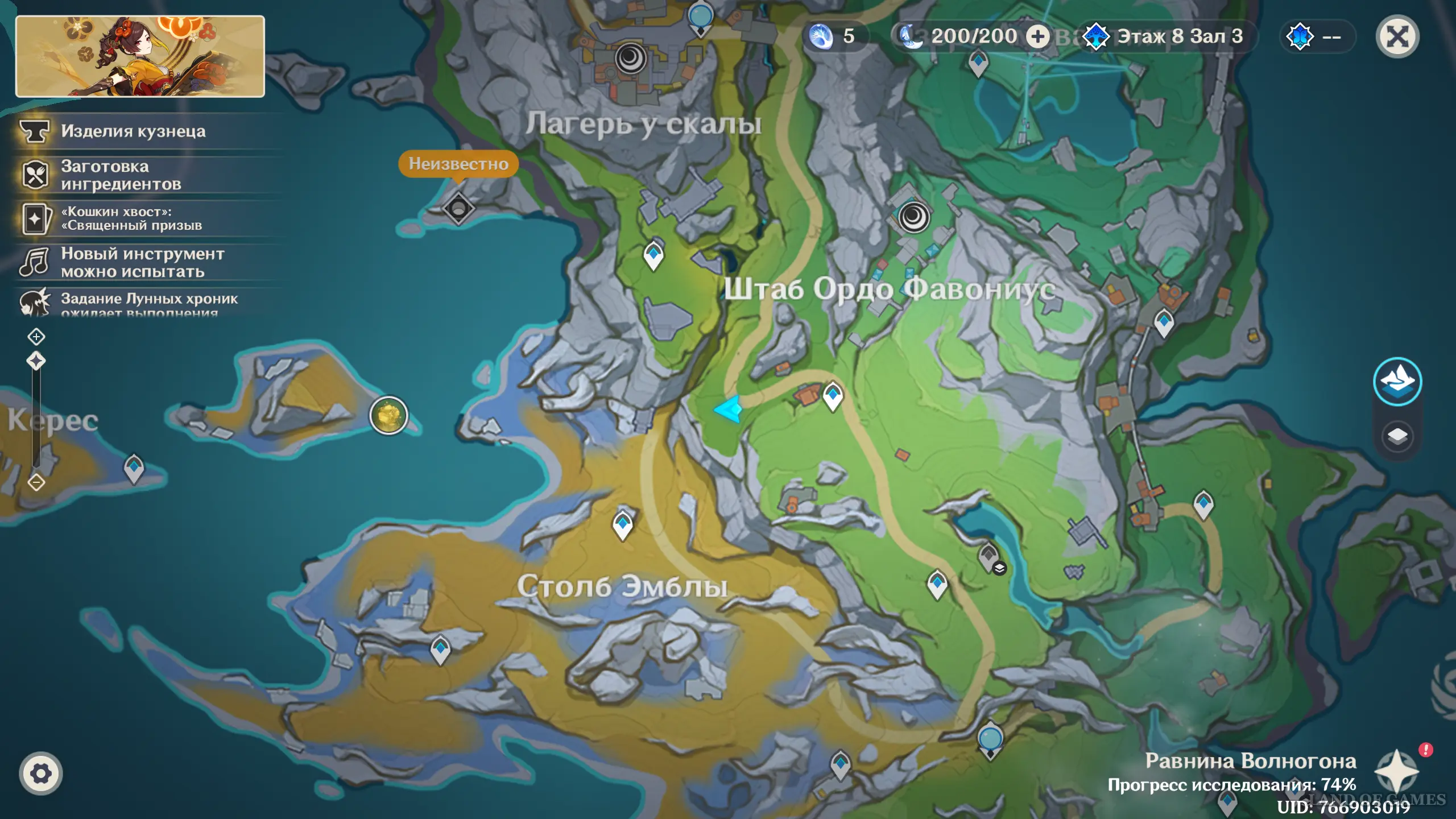The height and width of the screenshot is (819, 1456).
Task: Open the four-pointed star pin menu
Action: [x=1397, y=771]
